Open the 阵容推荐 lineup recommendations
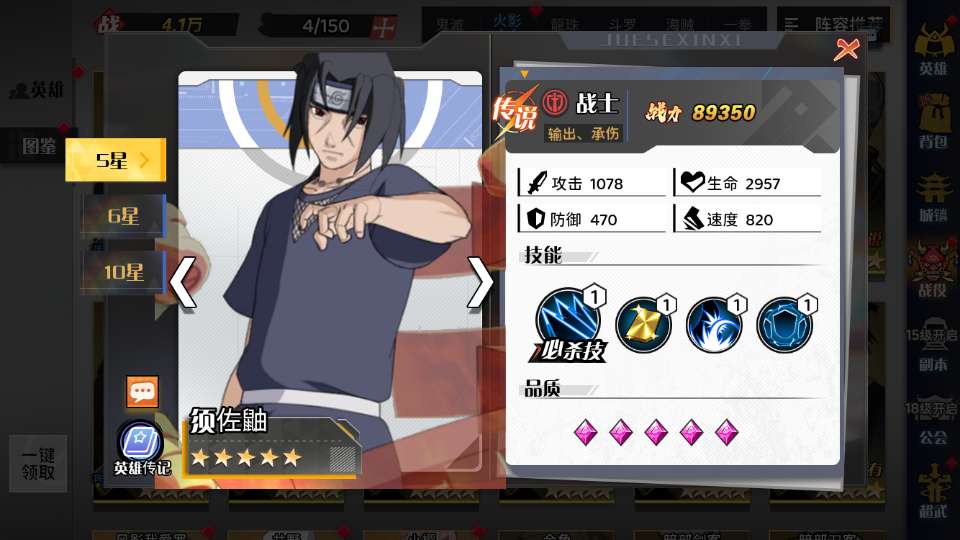 pos(820,22)
